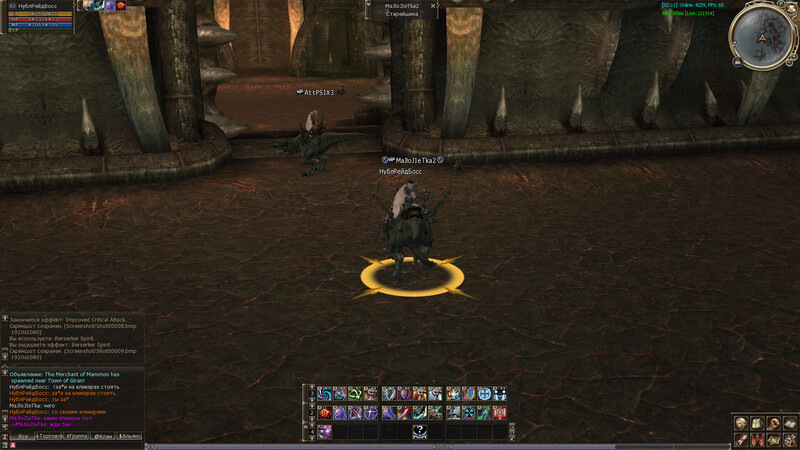Switch to the Все chat tab

[x=22, y=437]
